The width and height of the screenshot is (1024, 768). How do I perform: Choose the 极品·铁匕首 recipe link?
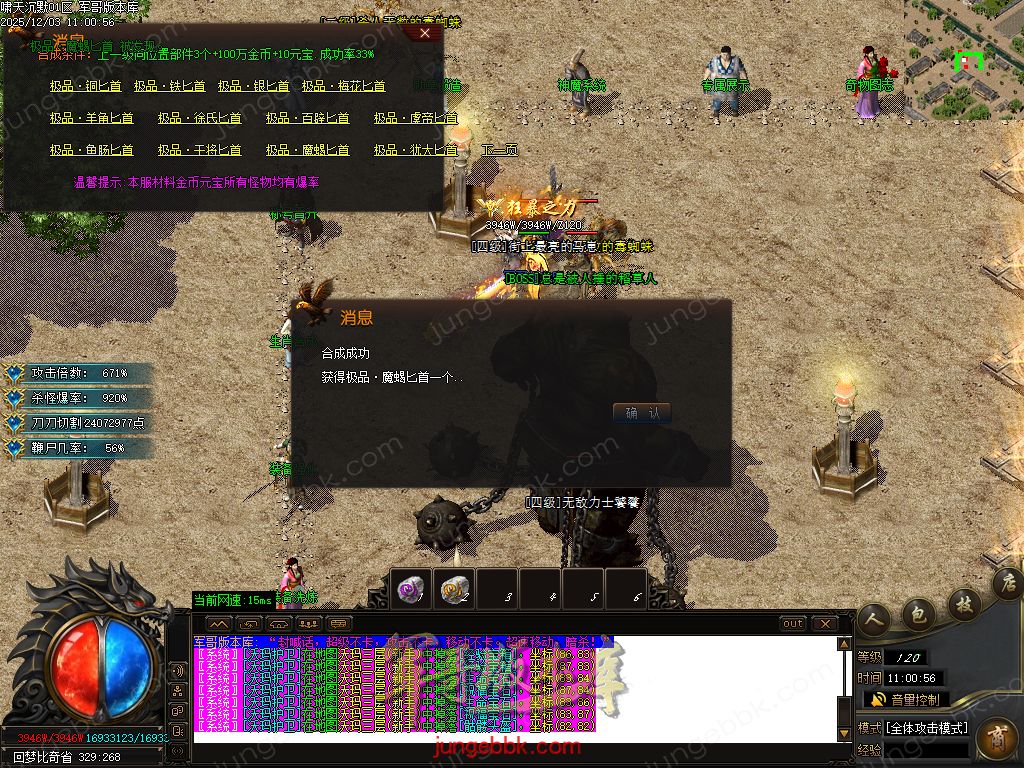169,87
